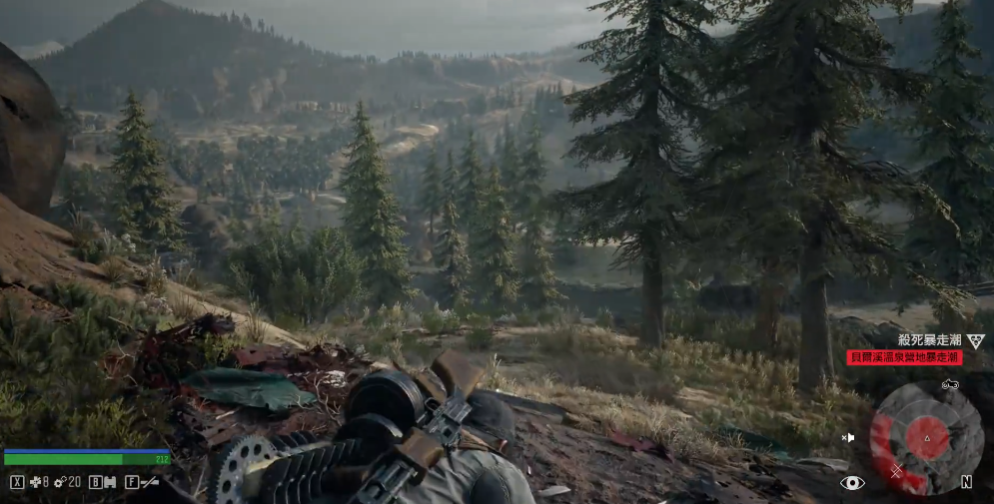This screenshot has height=504, width=994.
Task: Click the horde triangle icon beside the objective
Action: click(976, 341)
